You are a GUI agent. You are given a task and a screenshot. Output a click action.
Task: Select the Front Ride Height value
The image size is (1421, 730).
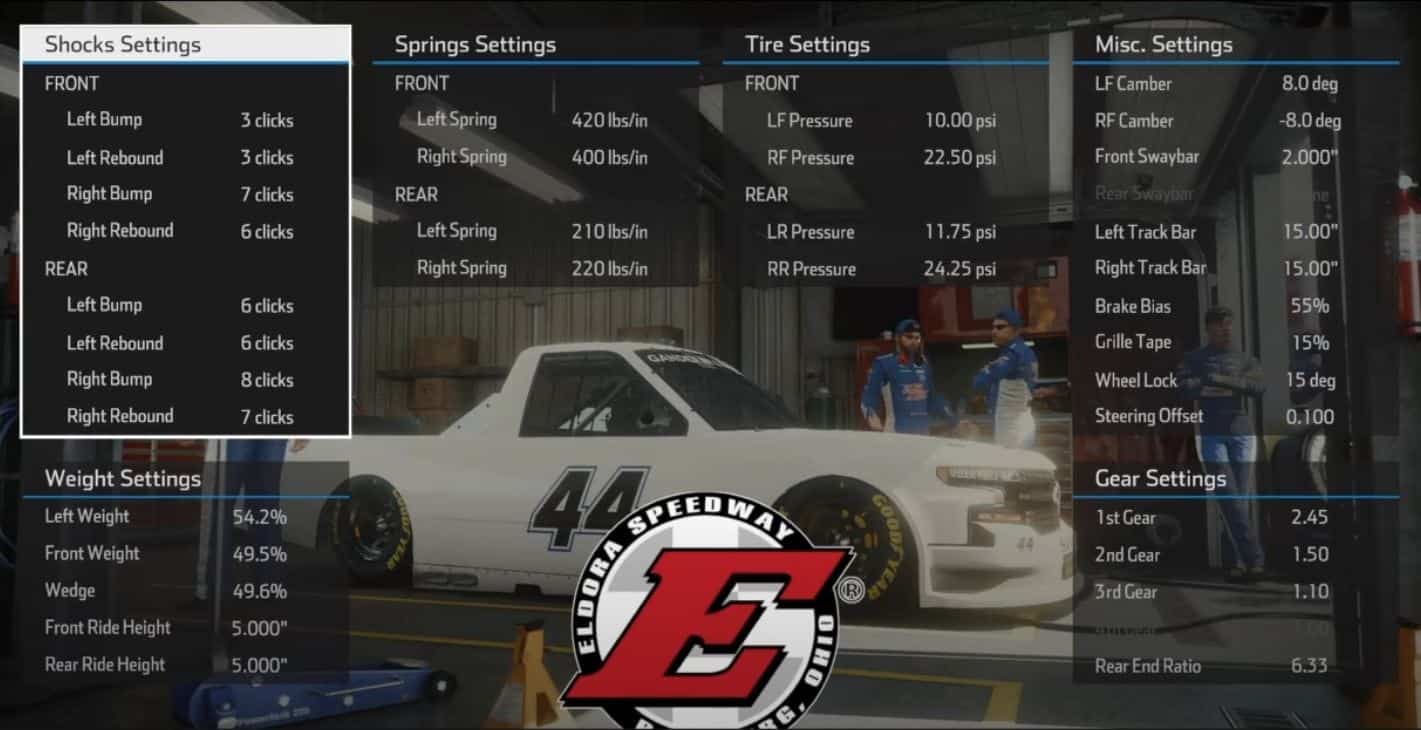(x=258, y=627)
